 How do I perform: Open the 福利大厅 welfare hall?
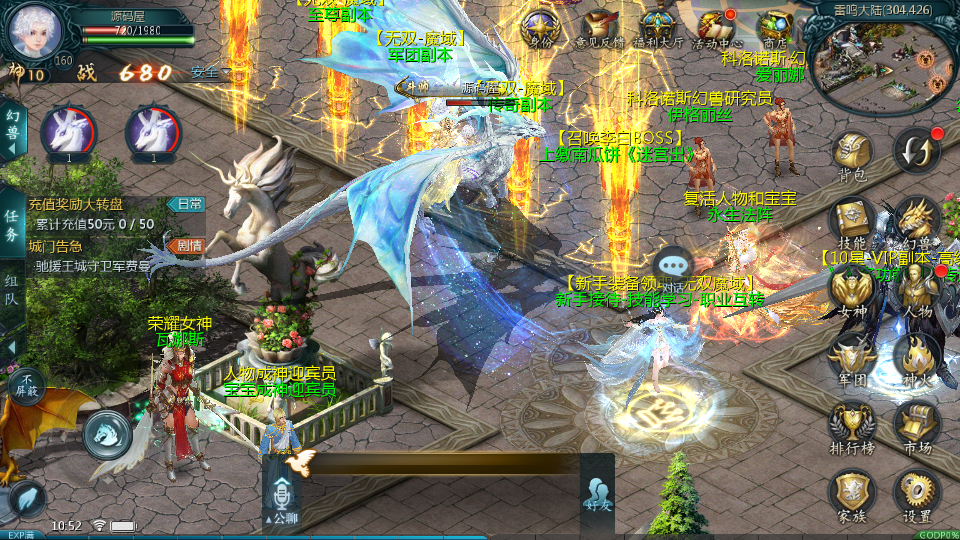pyautogui.click(x=658, y=26)
